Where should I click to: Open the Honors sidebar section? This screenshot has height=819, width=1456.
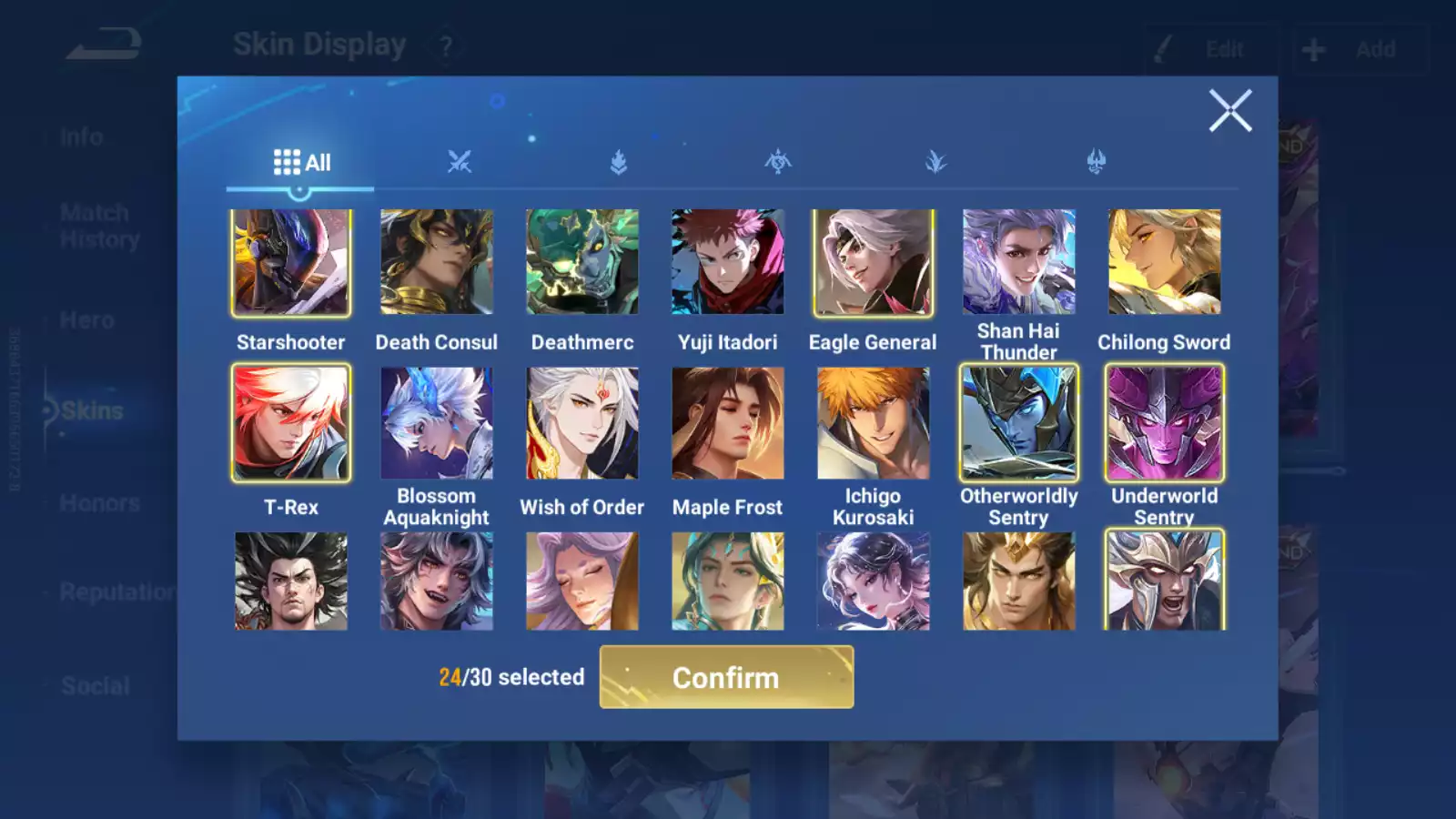click(100, 502)
